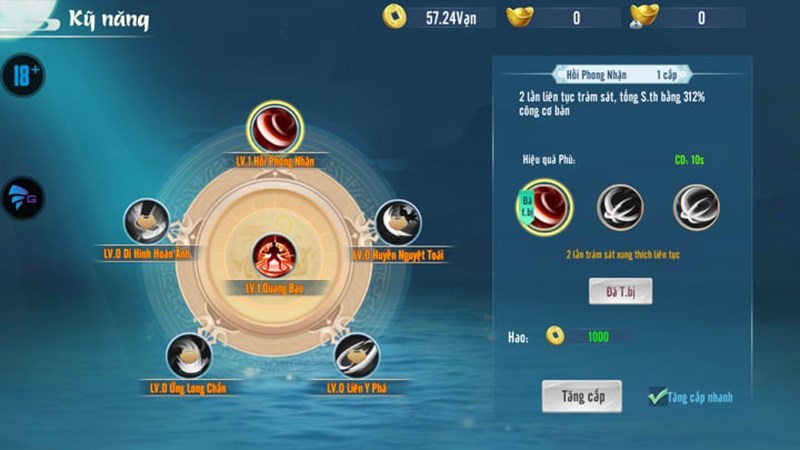The image size is (800, 450).
Task: Open the central Quang Bạo skill
Action: click(x=272, y=256)
